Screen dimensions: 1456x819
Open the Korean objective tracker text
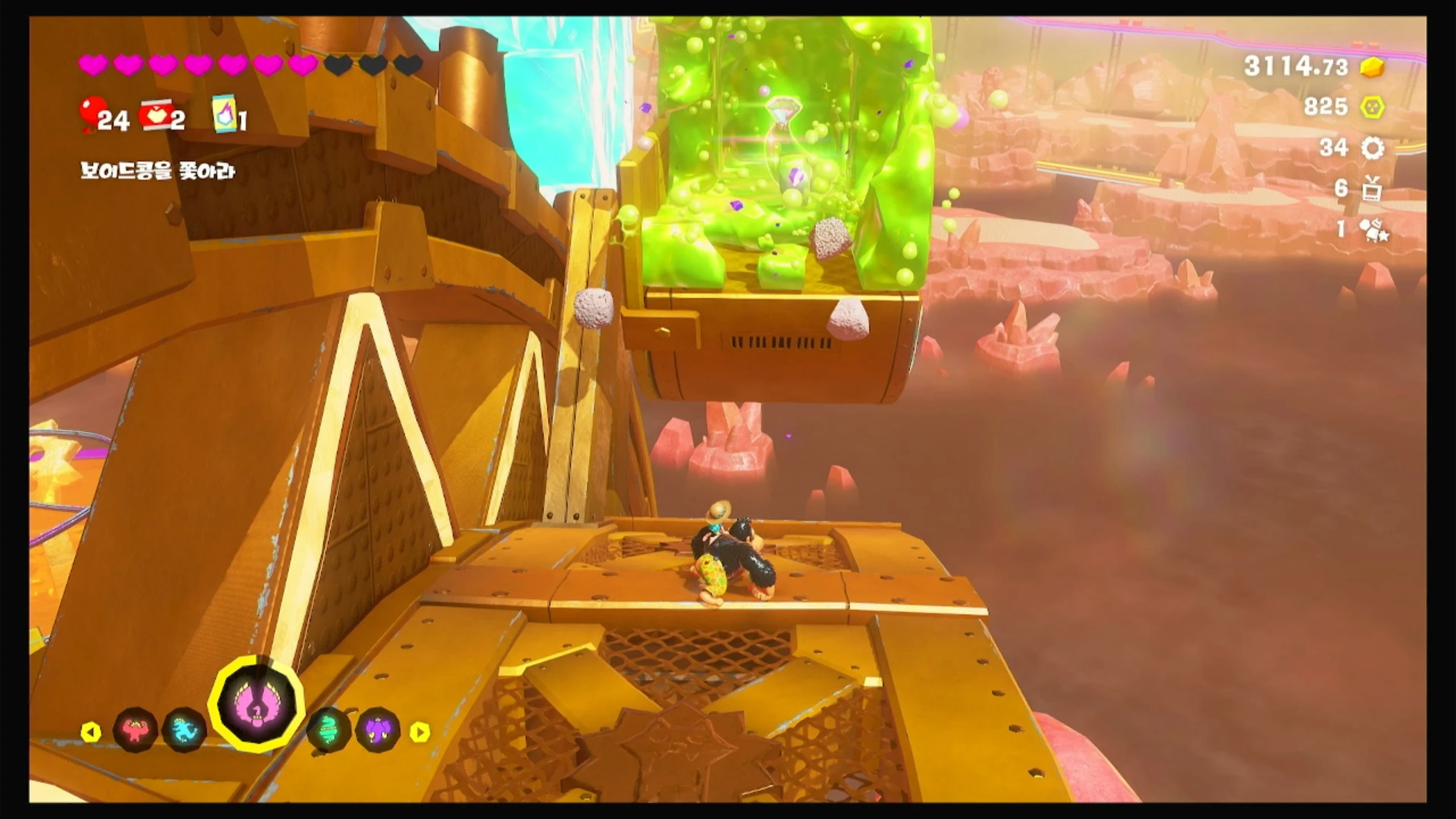tap(157, 171)
